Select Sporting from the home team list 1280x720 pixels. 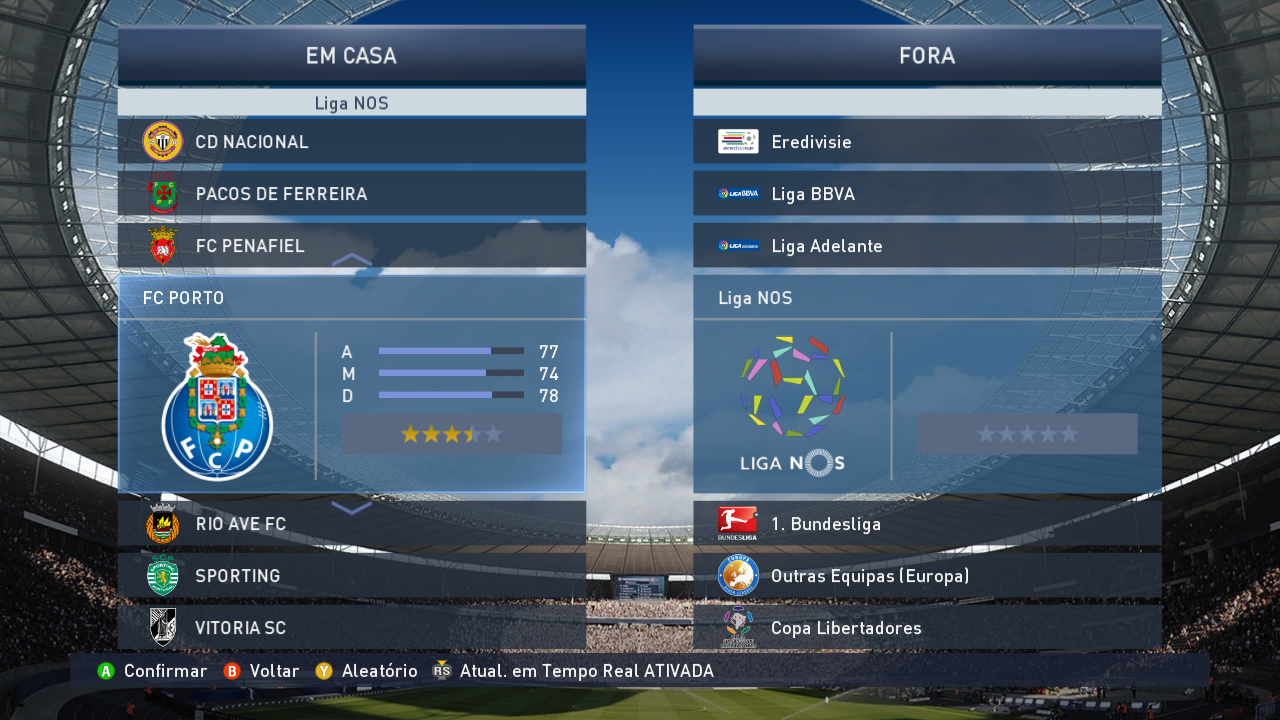pos(351,576)
